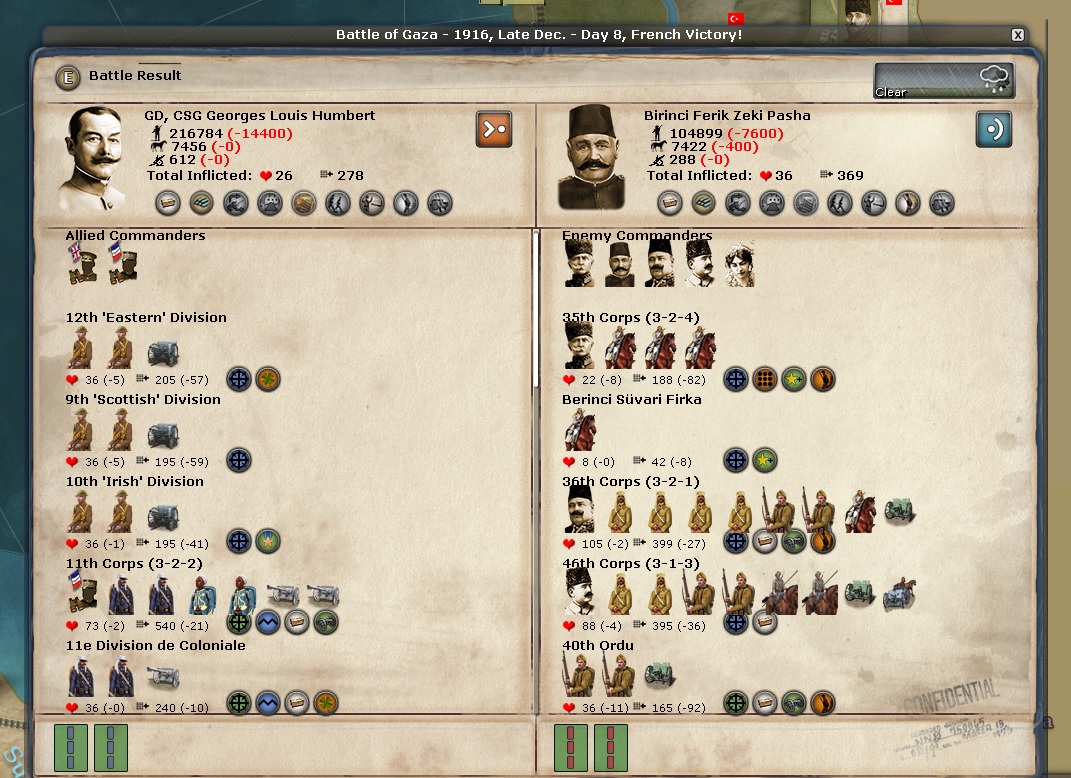This screenshot has height=778, width=1071.
Task: Select the 11th Corps (3-2-2) entry
Action: (134, 564)
